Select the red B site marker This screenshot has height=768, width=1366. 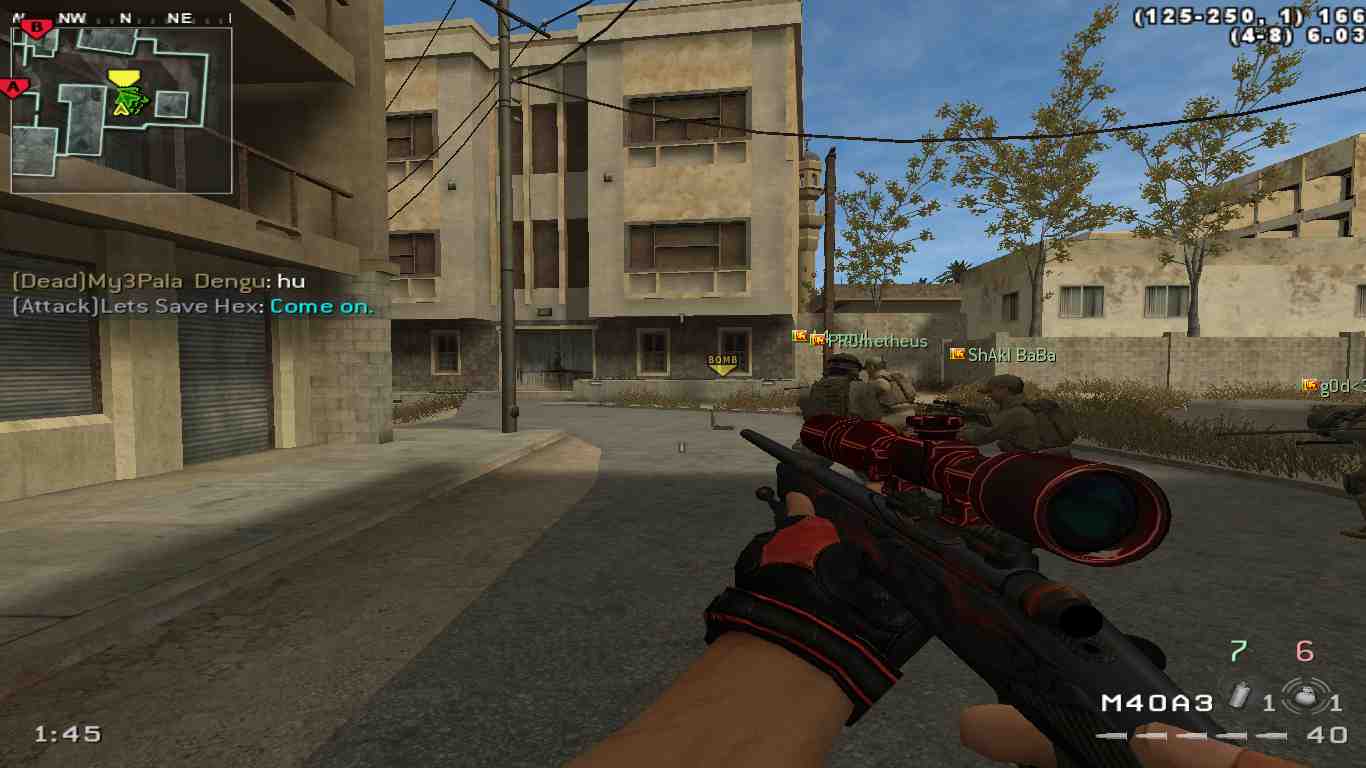tap(37, 27)
